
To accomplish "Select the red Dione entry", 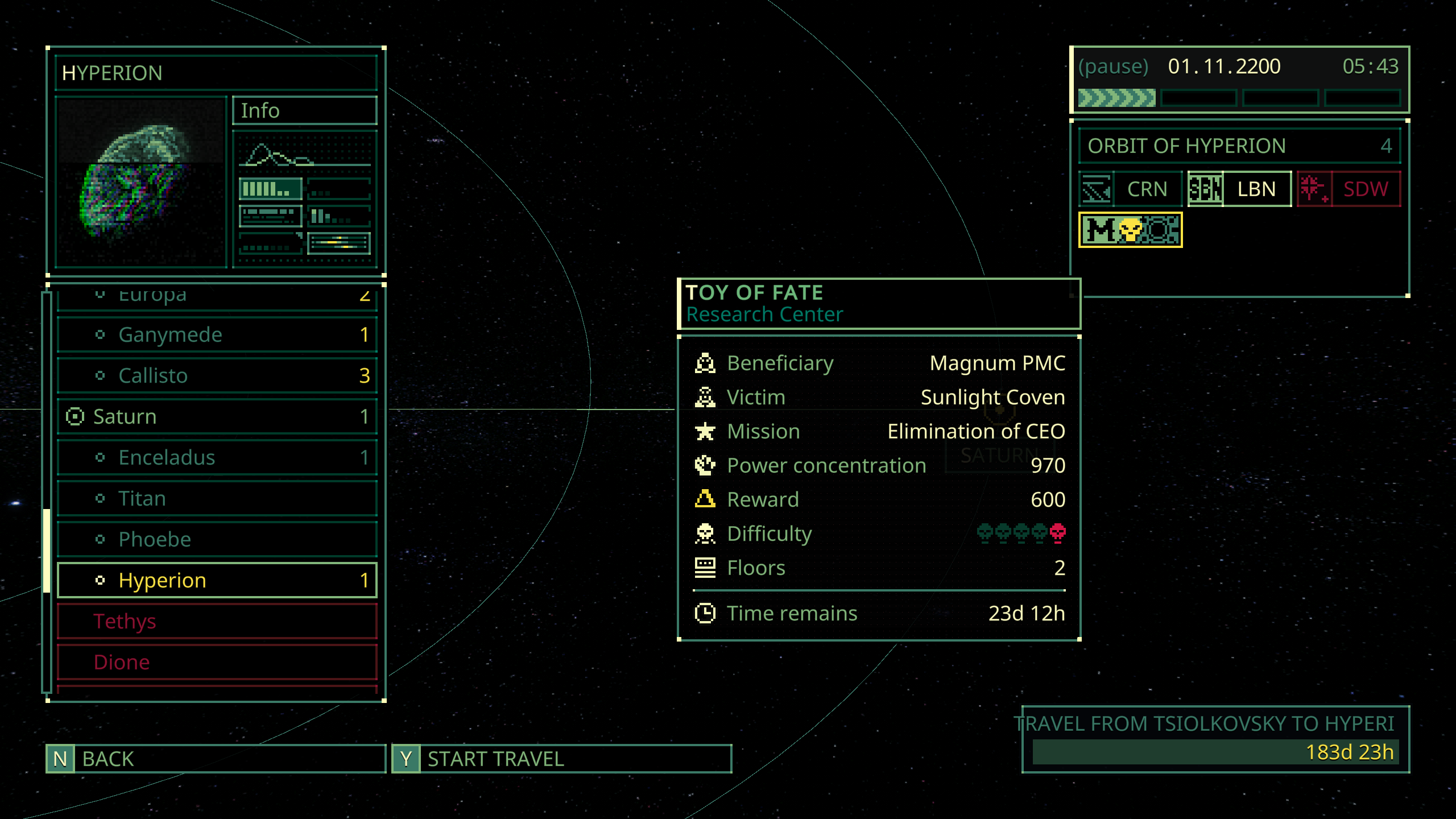I will tap(216, 662).
